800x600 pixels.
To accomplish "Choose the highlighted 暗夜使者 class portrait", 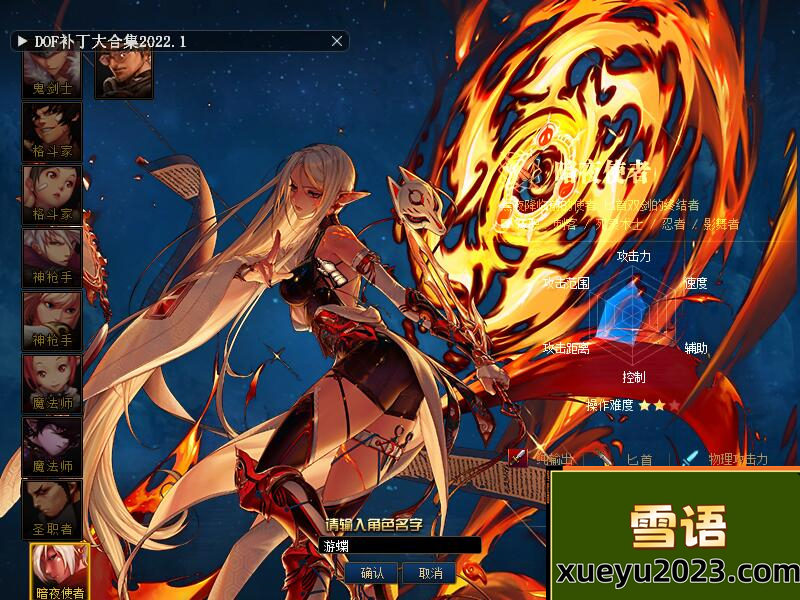I will (x=59, y=572).
